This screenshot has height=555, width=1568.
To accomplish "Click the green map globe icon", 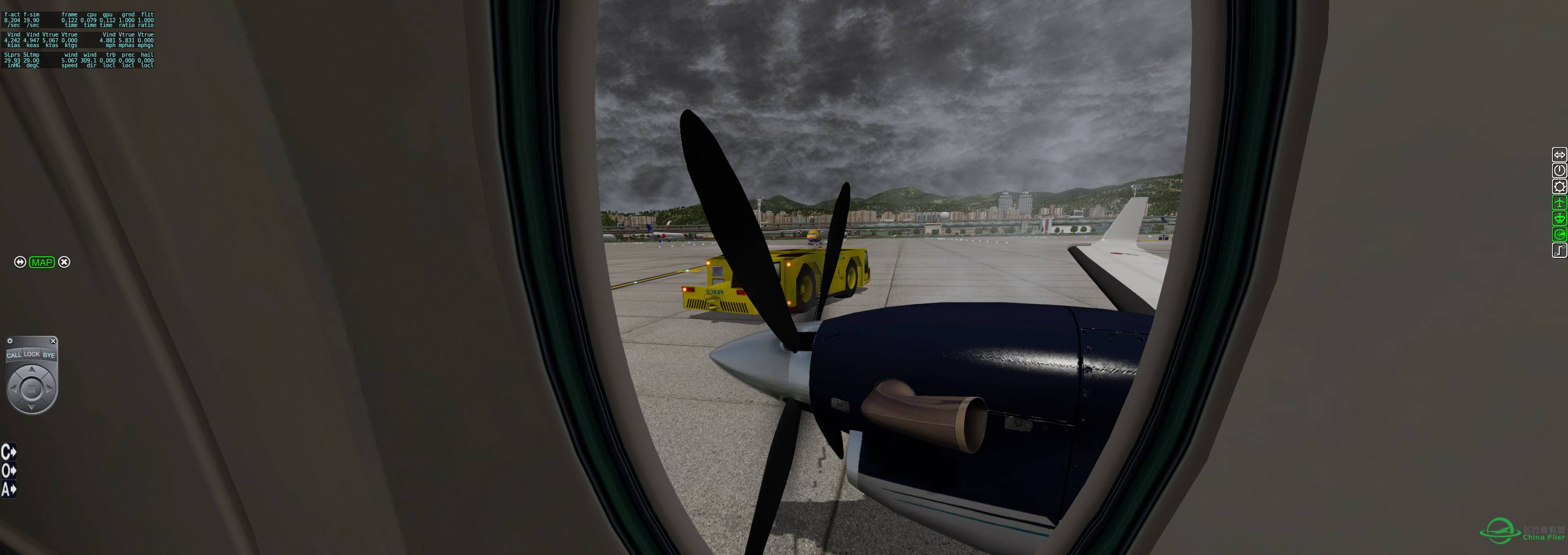I will [x=1560, y=232].
